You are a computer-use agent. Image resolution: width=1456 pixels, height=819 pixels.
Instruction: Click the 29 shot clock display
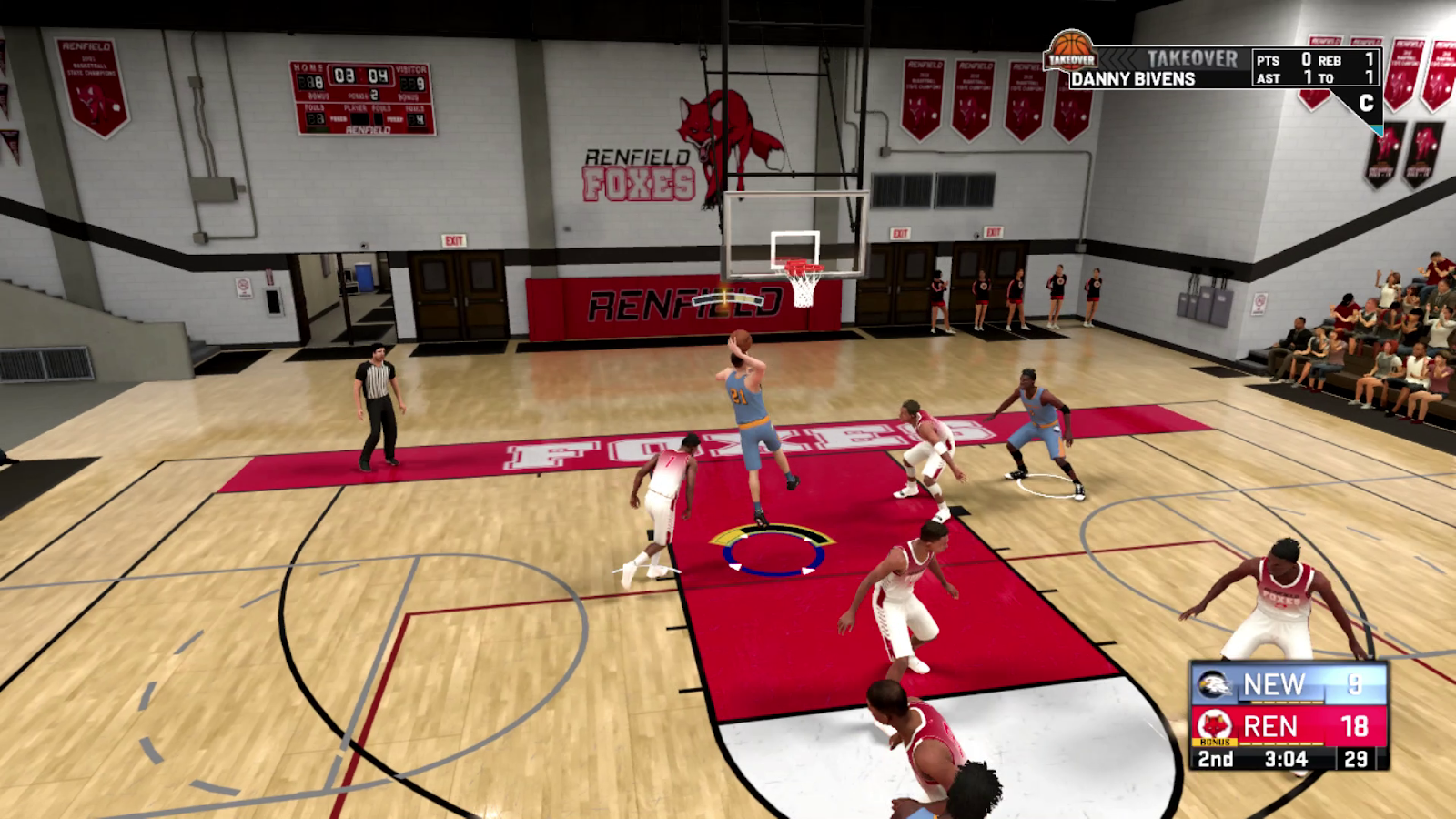point(1355,759)
